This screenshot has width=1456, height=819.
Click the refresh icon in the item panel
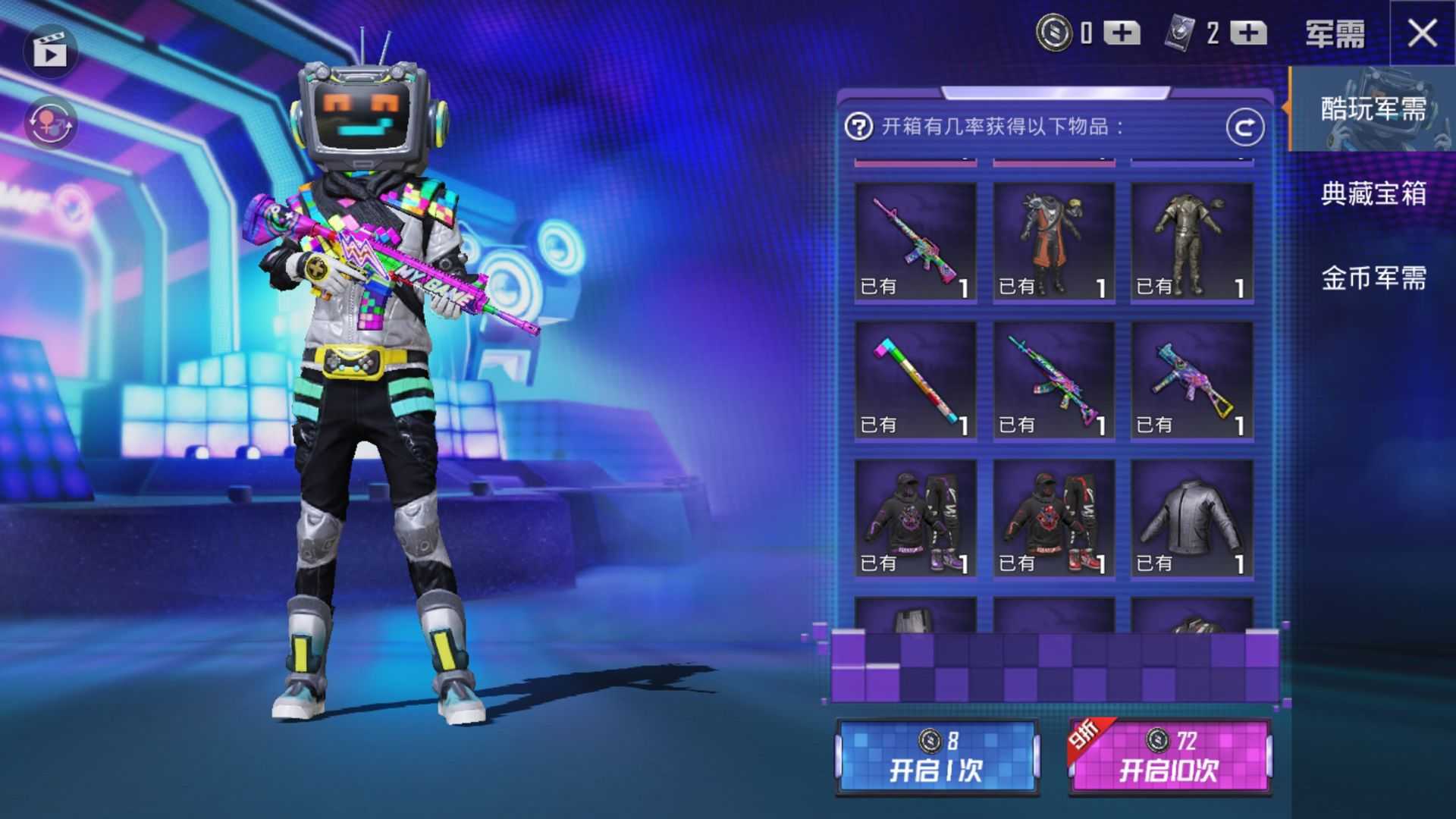(1246, 126)
